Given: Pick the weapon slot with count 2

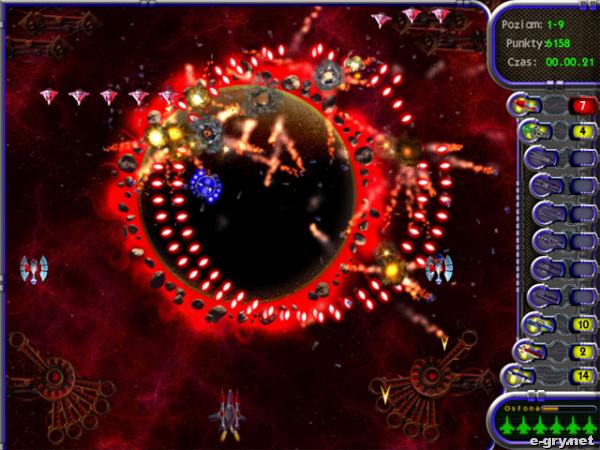Looking at the screenshot, I should tap(581, 351).
